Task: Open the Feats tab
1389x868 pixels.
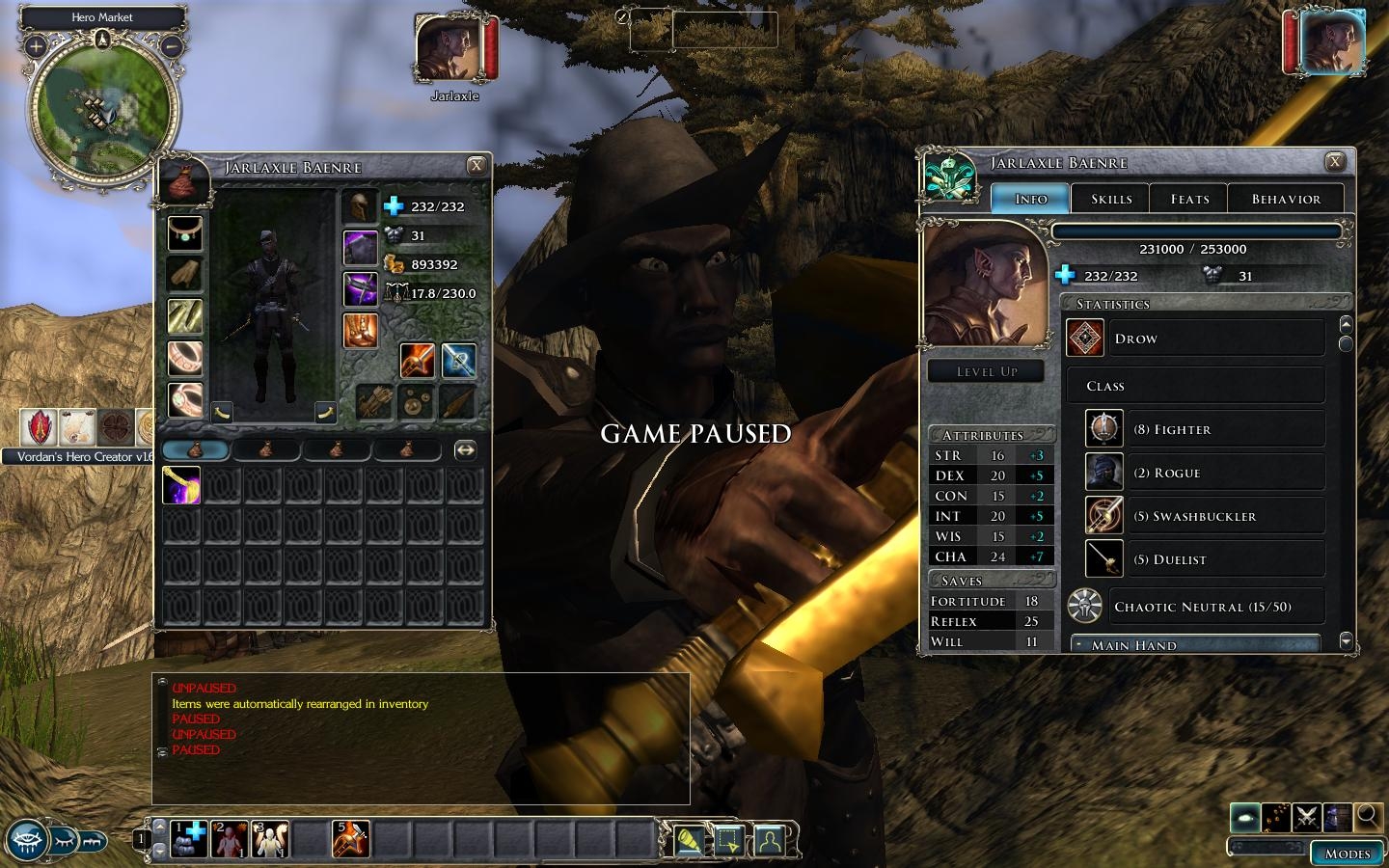Action: (1189, 199)
